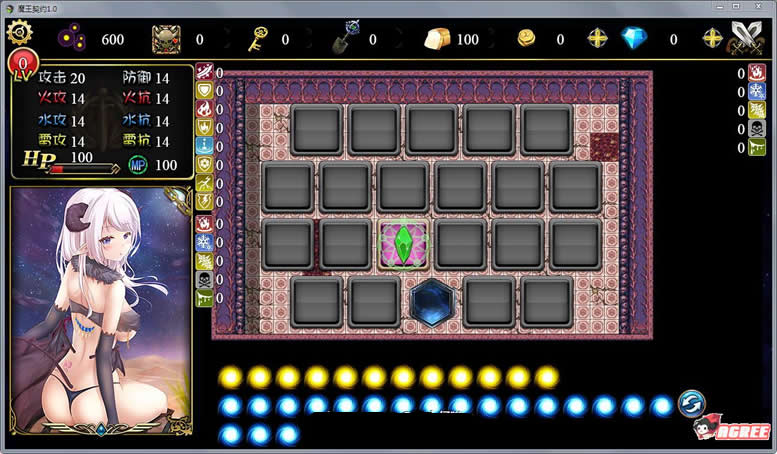
Task: Click the green MP orb icon
Action: click(x=137, y=165)
